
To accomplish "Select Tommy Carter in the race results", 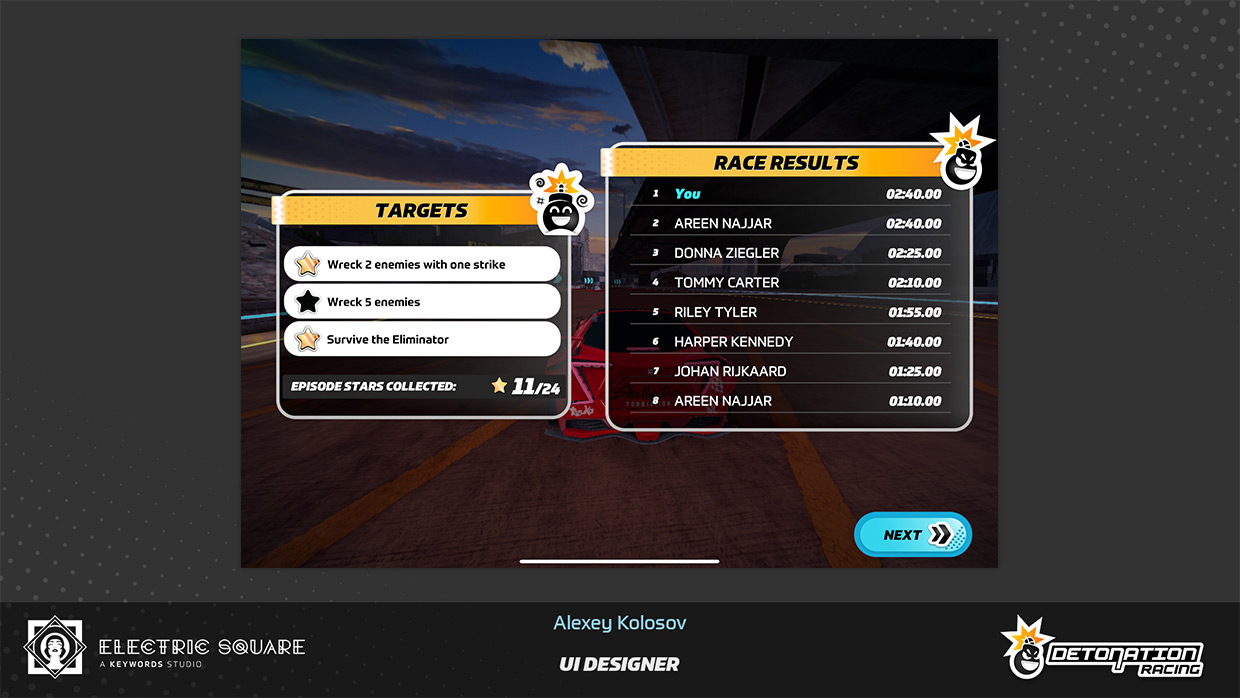I will point(795,283).
